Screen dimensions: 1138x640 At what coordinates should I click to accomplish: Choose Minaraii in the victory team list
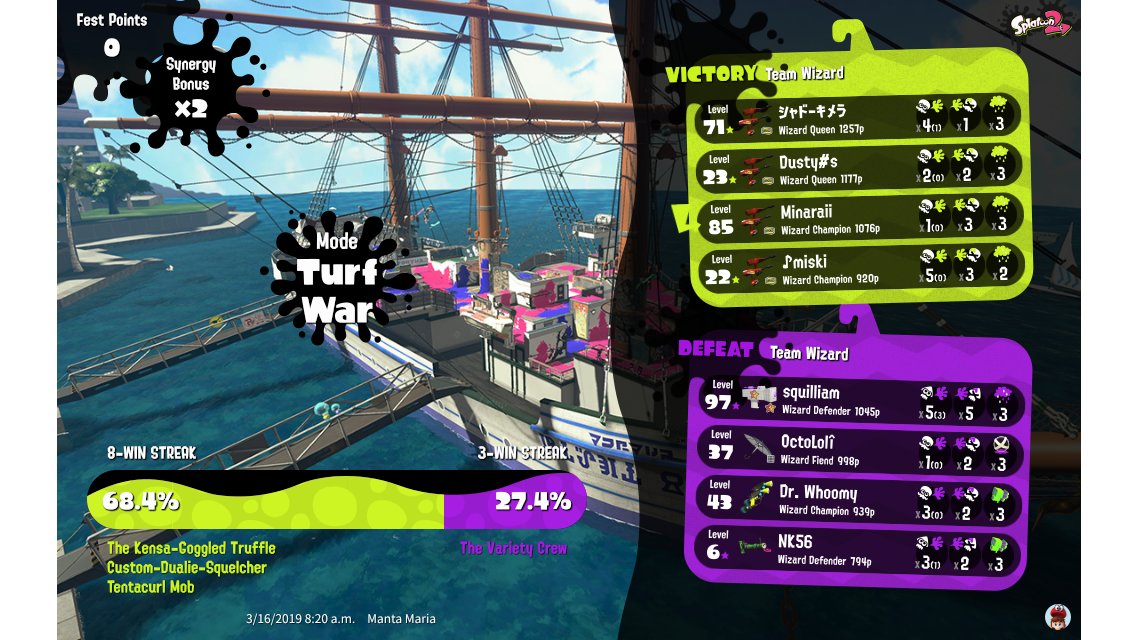(860, 218)
